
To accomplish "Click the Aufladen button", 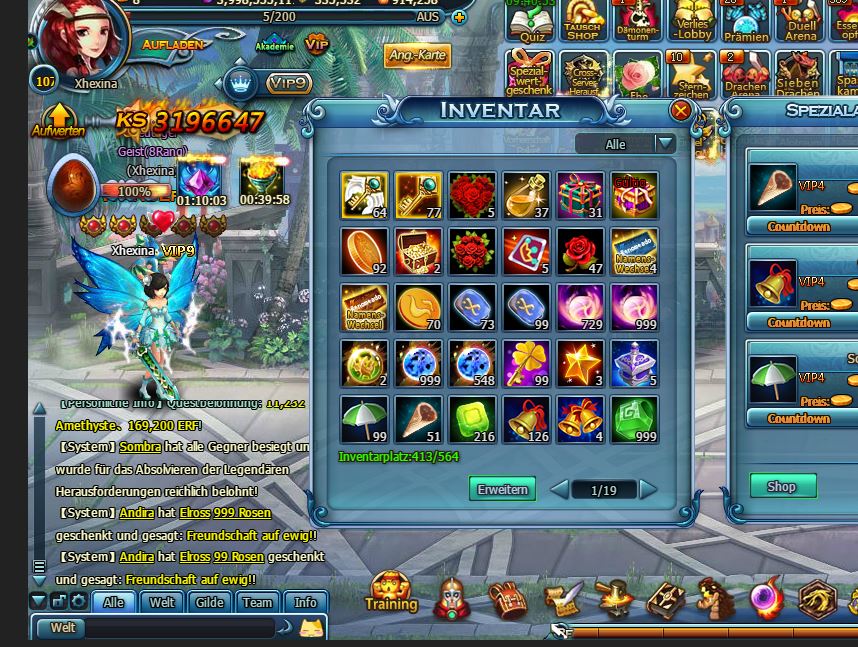I will coord(173,45).
